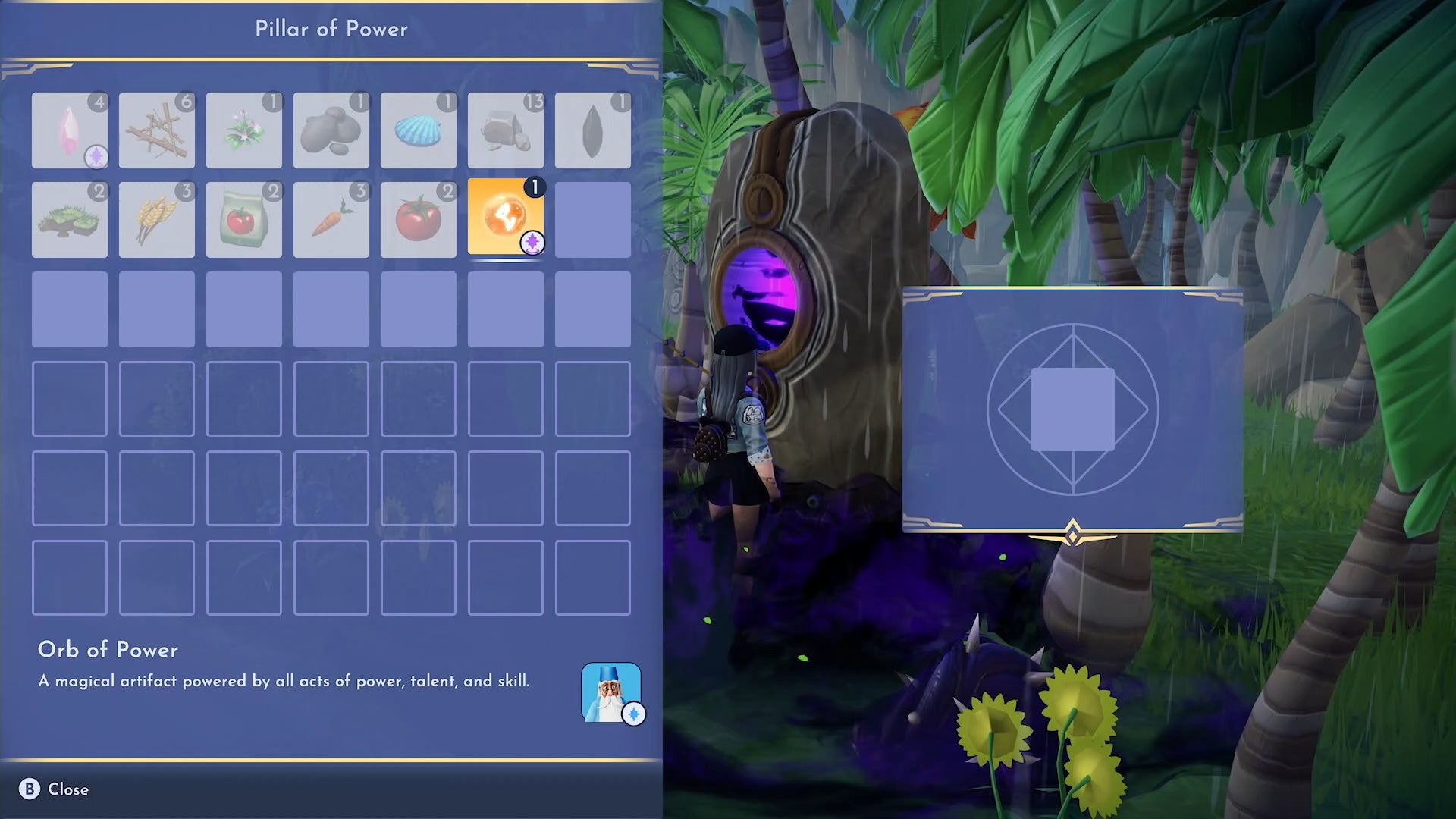The width and height of the screenshot is (1456, 819).
Task: Select the wheat stalks item
Action: pyautogui.click(x=156, y=219)
